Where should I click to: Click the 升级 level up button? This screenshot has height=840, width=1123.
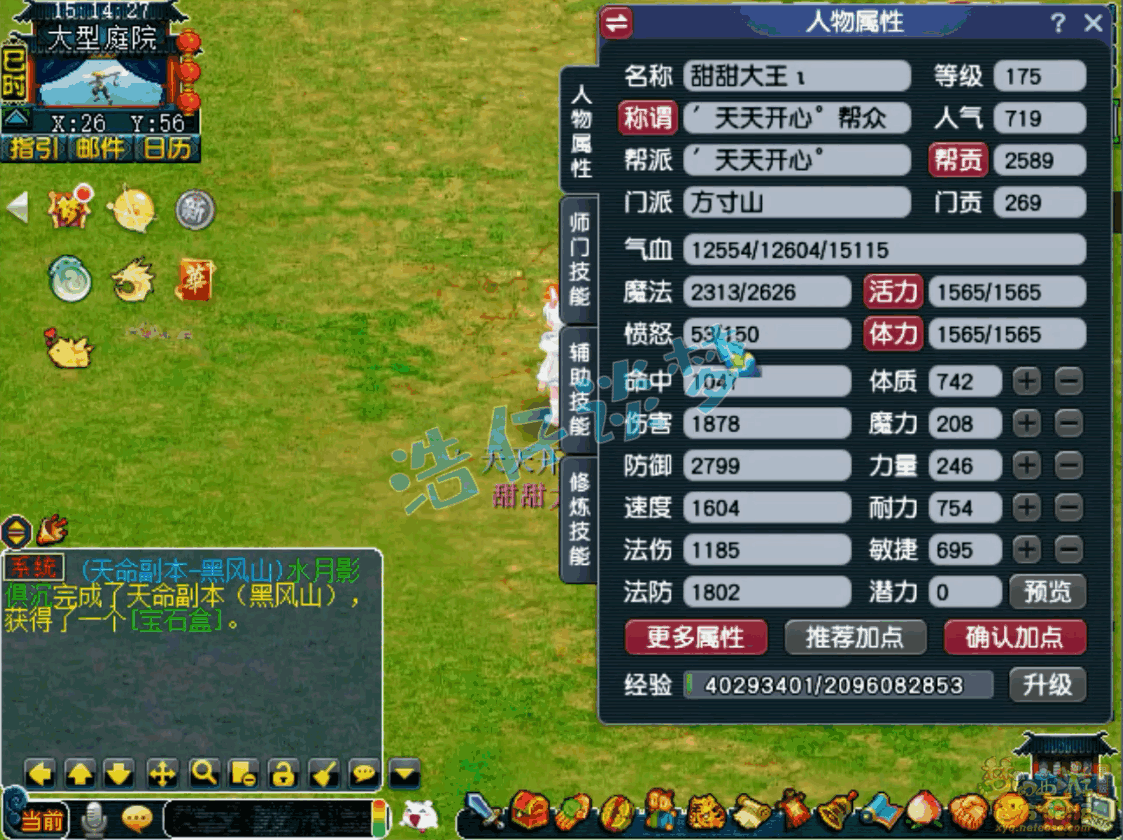click(1047, 685)
